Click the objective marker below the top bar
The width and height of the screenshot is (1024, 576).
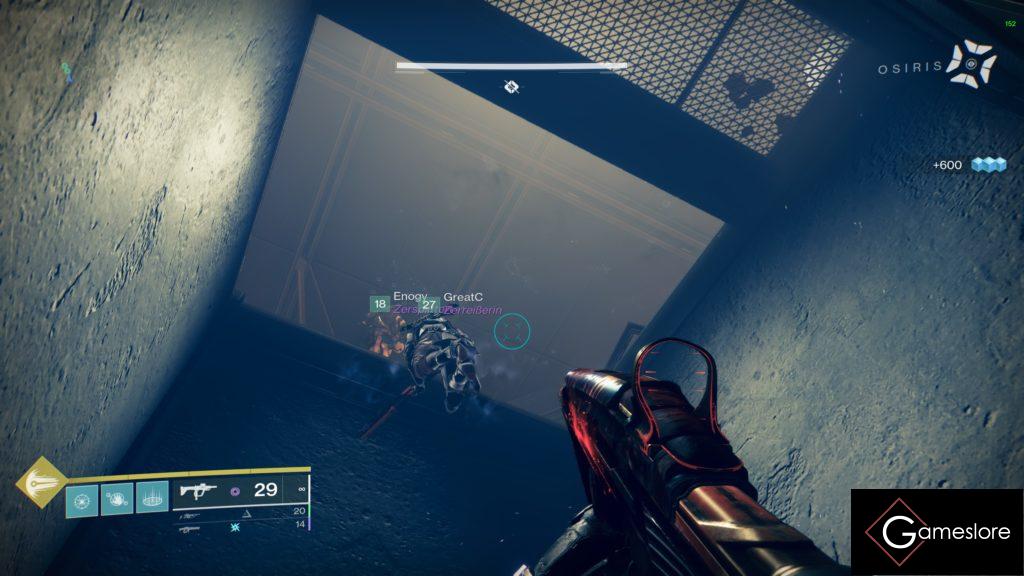512,87
